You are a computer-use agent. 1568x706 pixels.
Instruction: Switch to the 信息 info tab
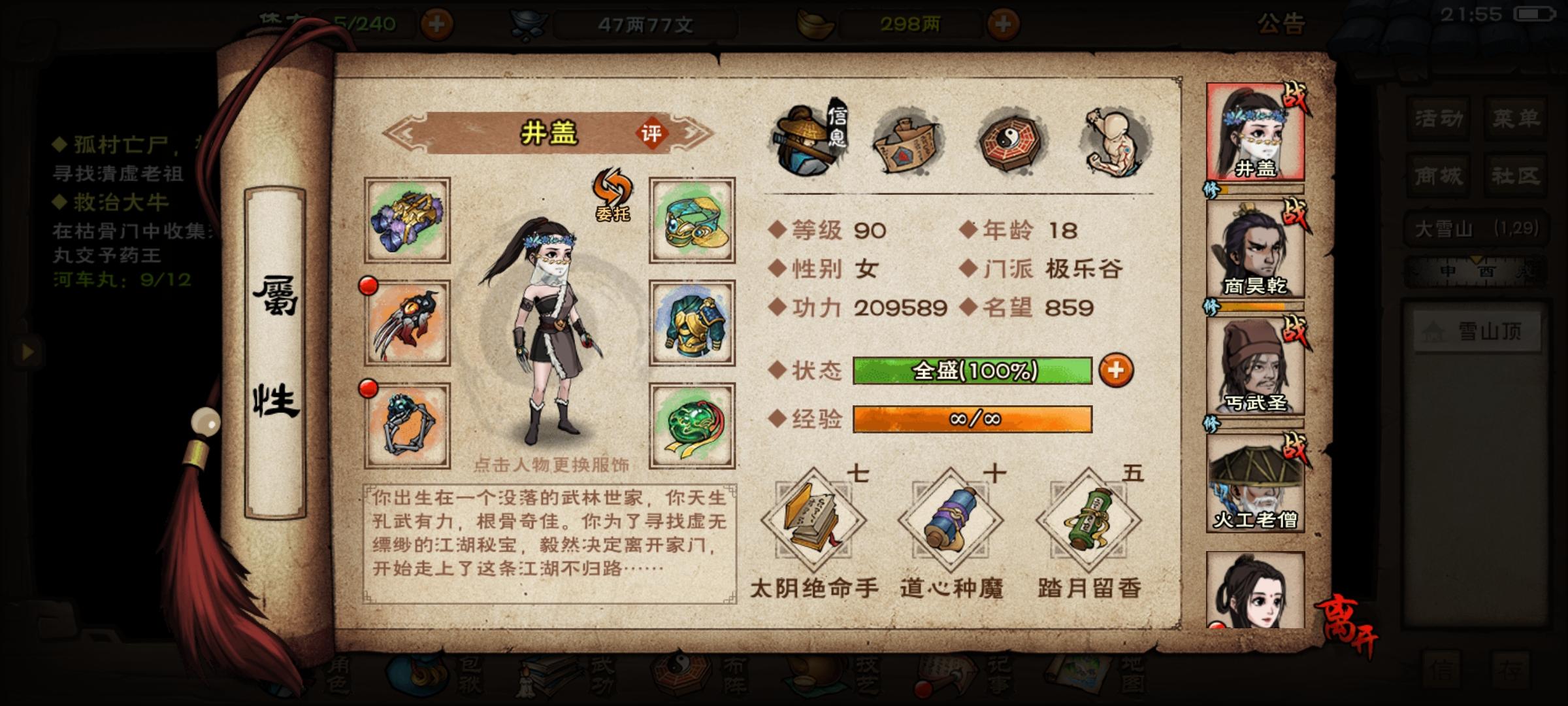point(810,137)
